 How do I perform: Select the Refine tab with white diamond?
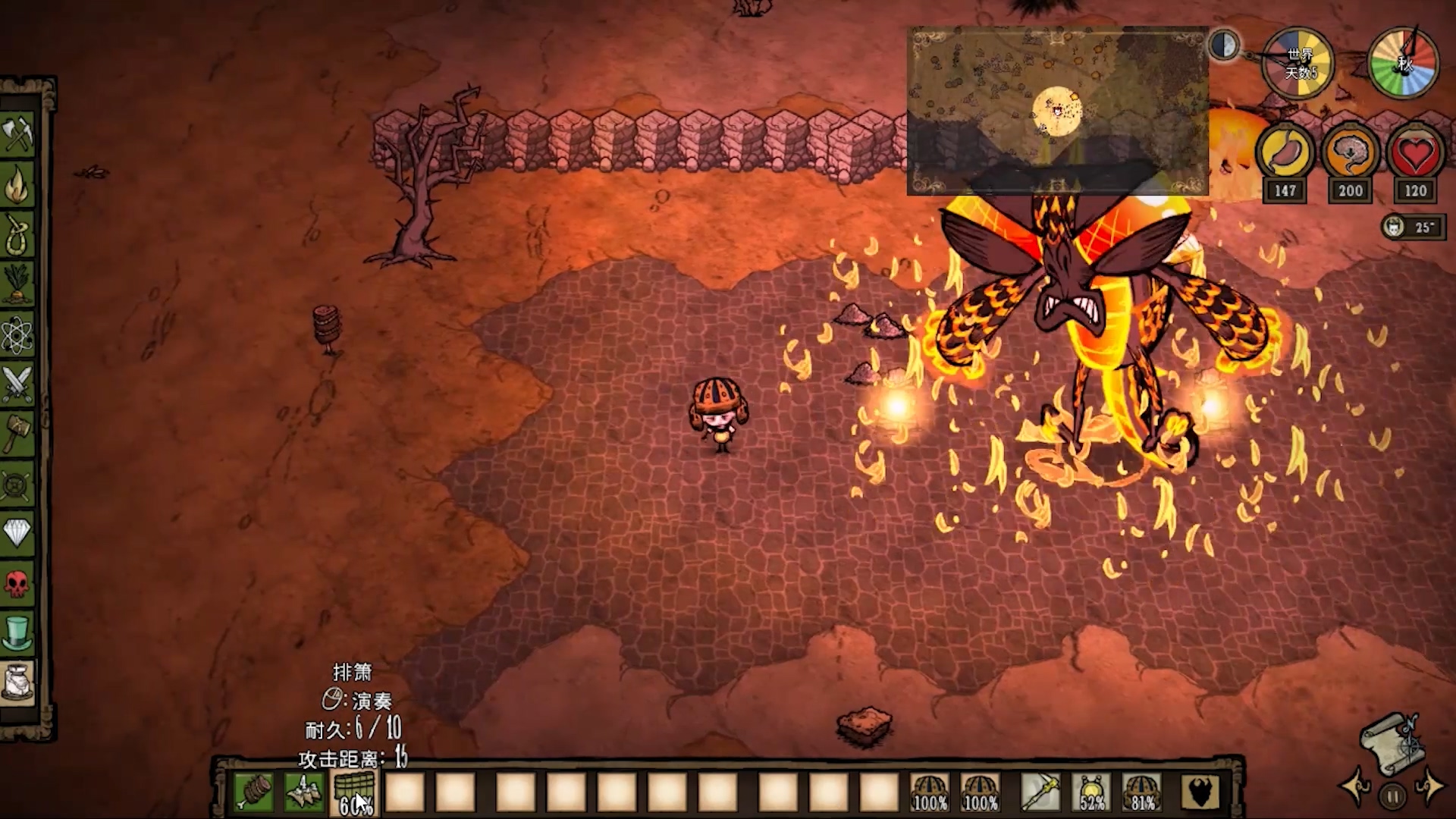(17, 532)
